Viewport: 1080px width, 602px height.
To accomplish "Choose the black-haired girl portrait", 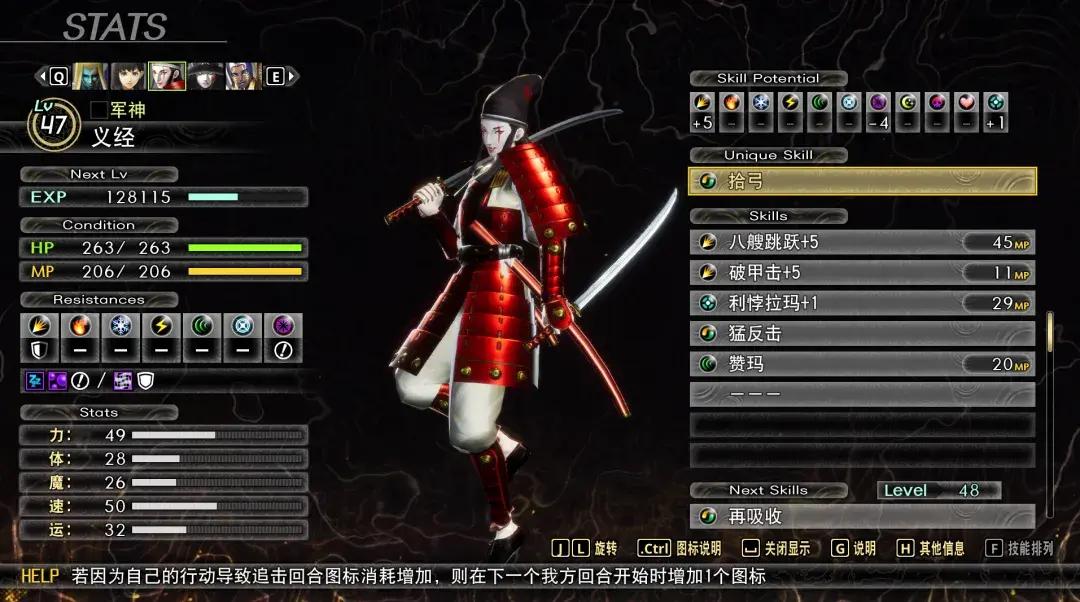I will (128, 76).
